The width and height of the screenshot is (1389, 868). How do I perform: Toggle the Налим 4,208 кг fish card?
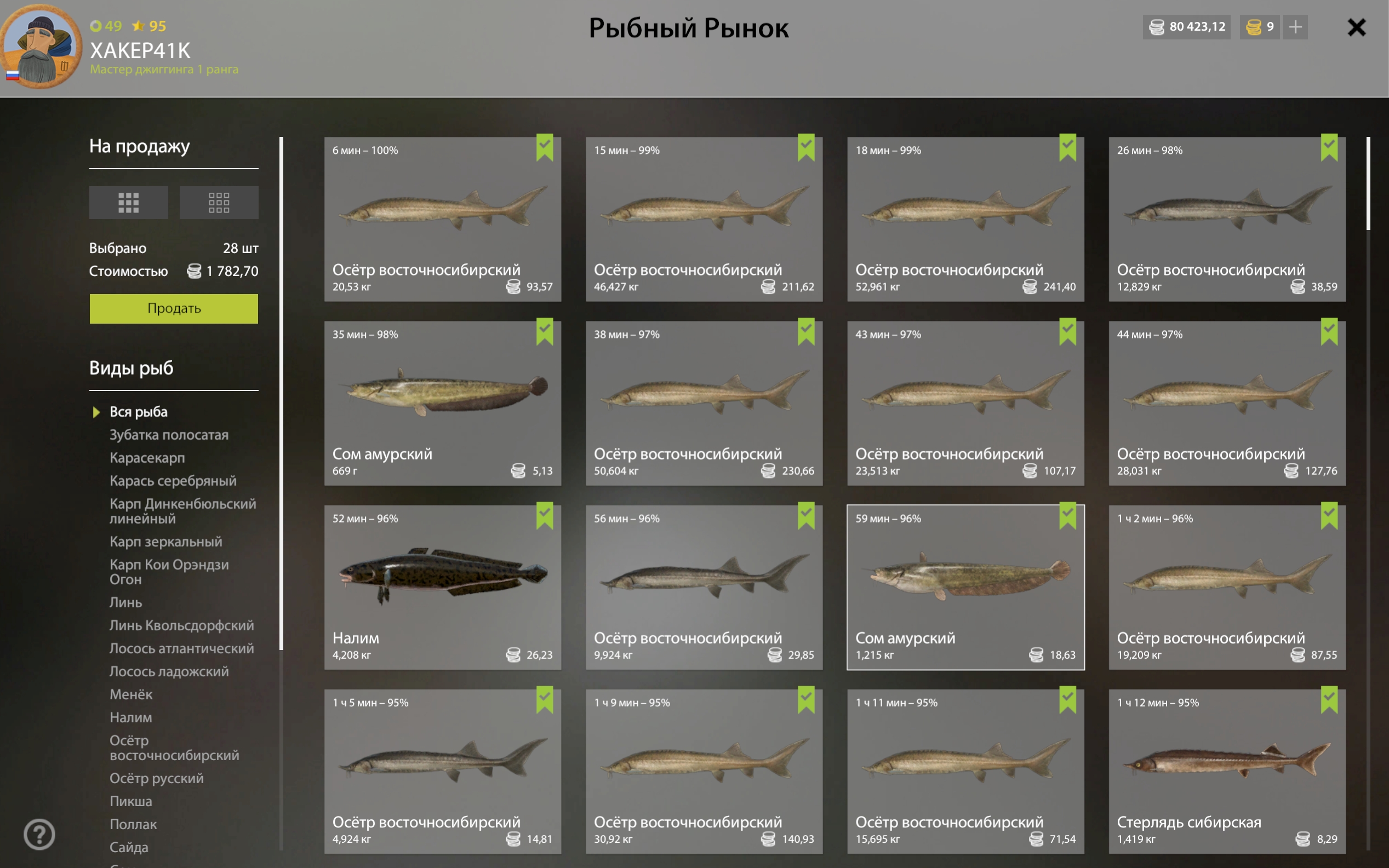click(x=442, y=587)
